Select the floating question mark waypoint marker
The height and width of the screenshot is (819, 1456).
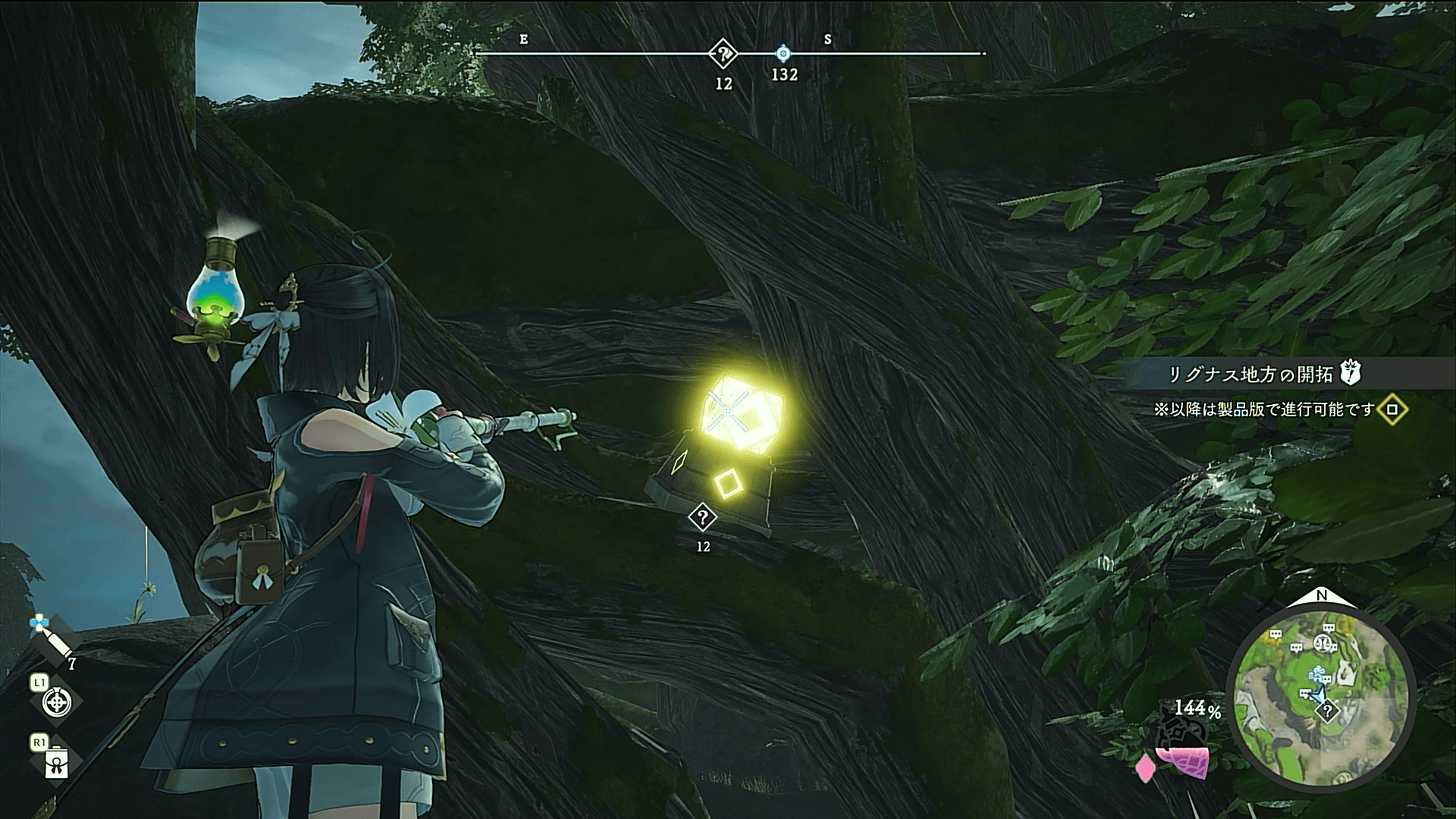tap(703, 518)
